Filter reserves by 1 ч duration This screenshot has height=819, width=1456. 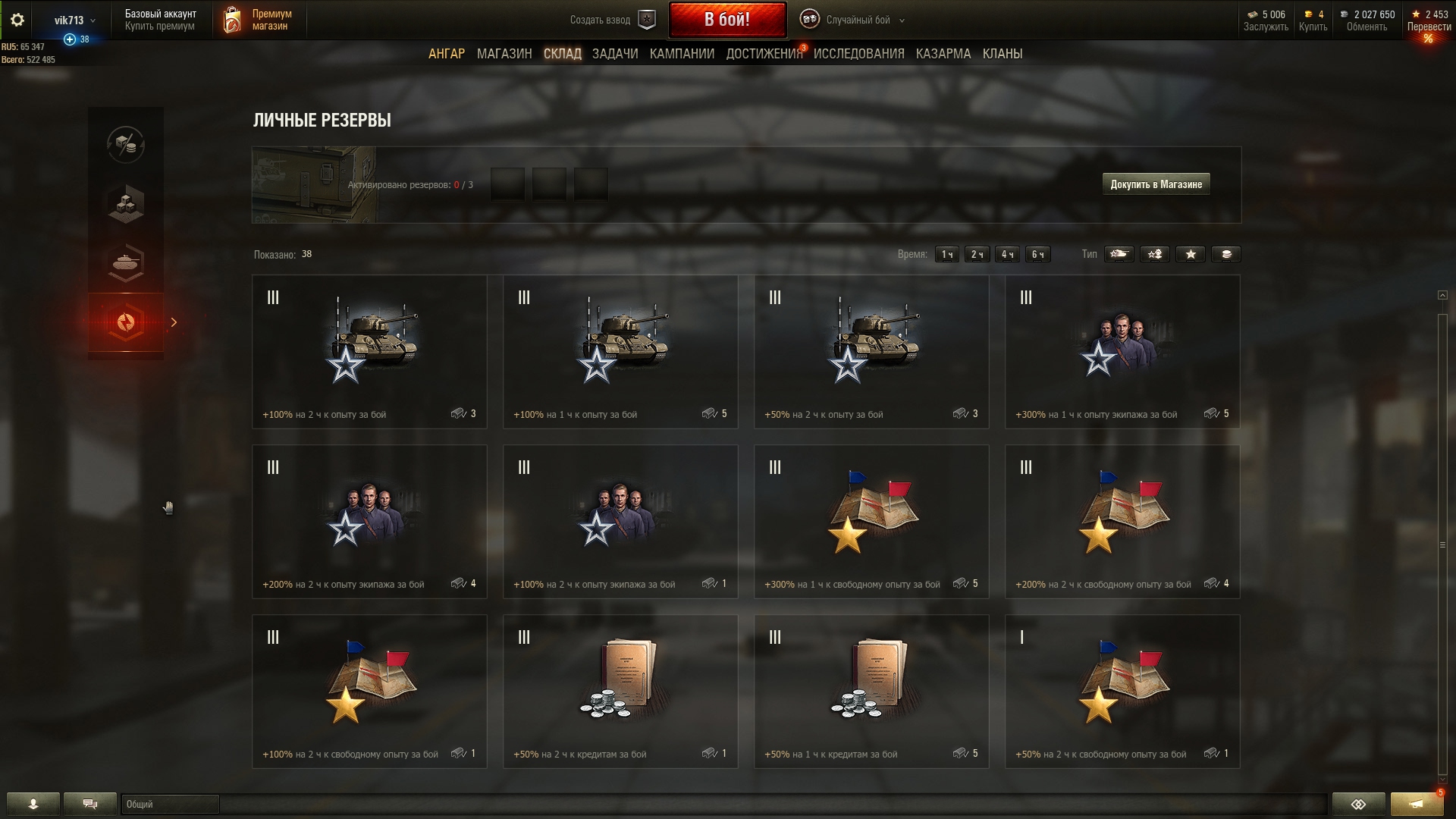coord(946,254)
